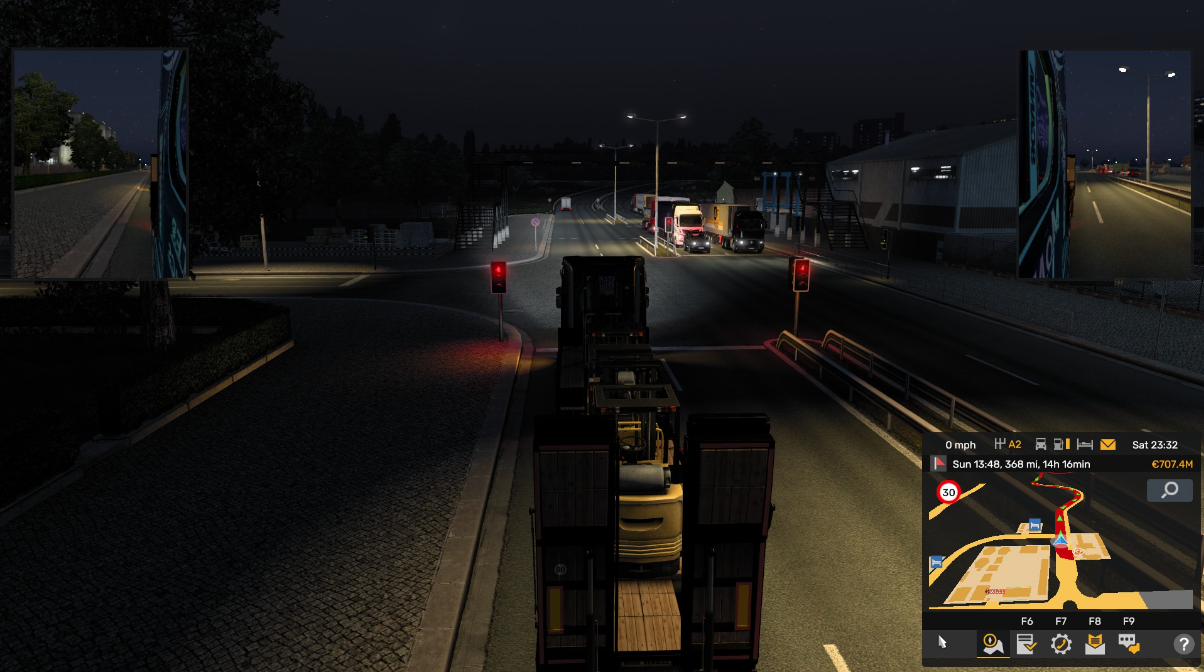Click the yellow envelope mail notification
Viewport: 1204px width, 672px height.
coord(1108,445)
